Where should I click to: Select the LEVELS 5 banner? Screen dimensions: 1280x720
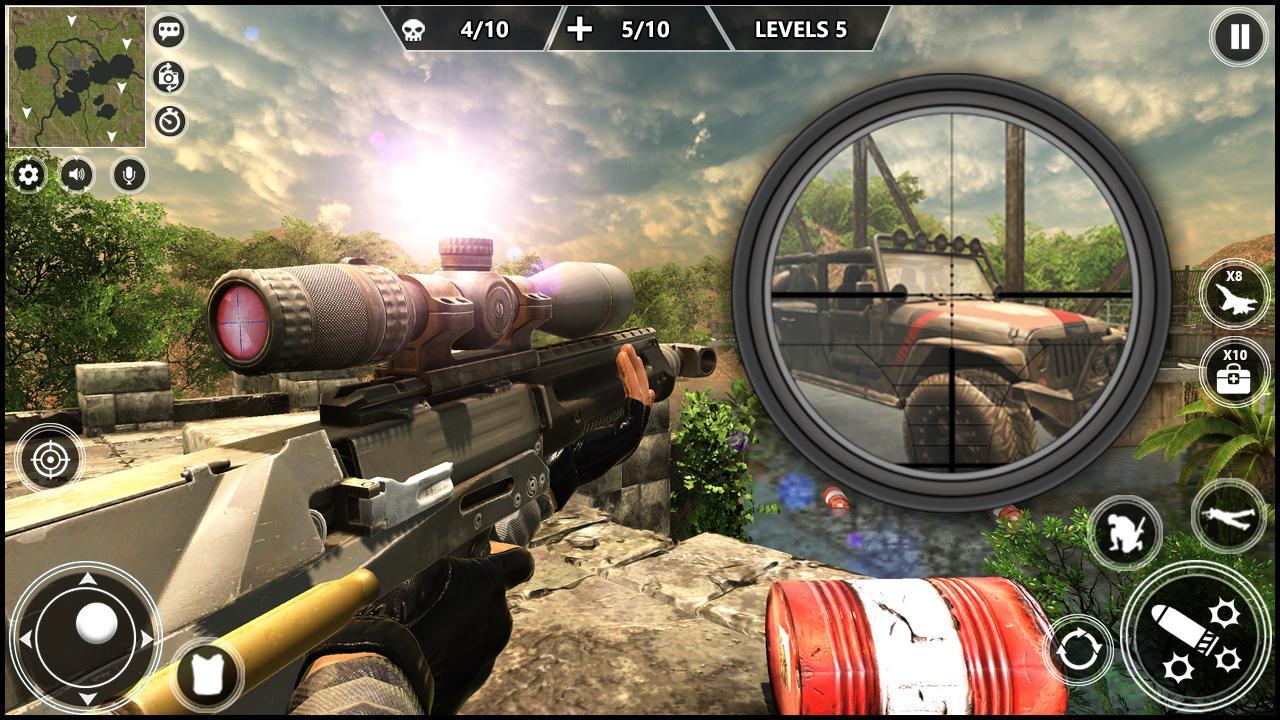(800, 31)
